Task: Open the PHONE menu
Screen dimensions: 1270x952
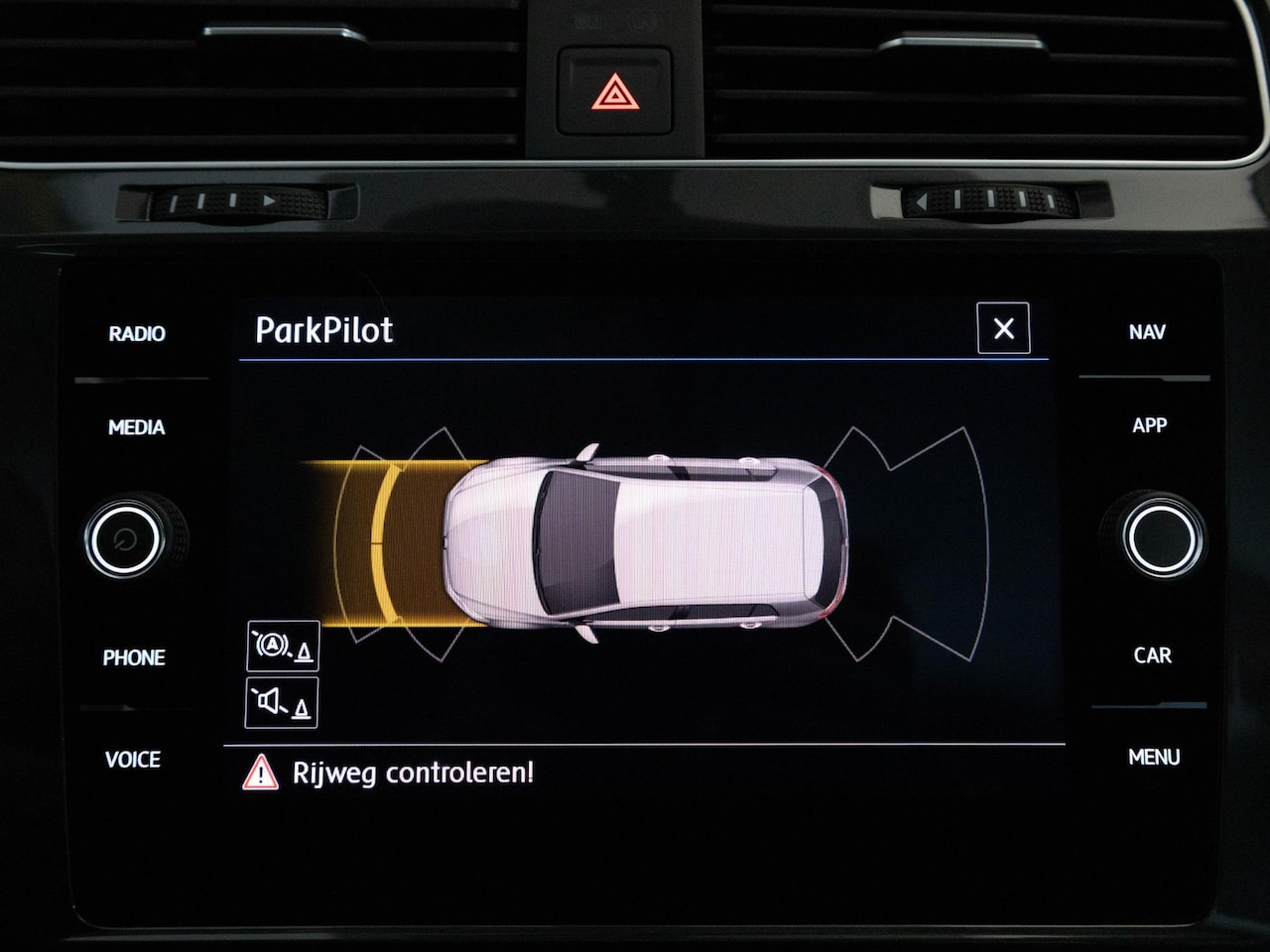Action: (x=134, y=657)
